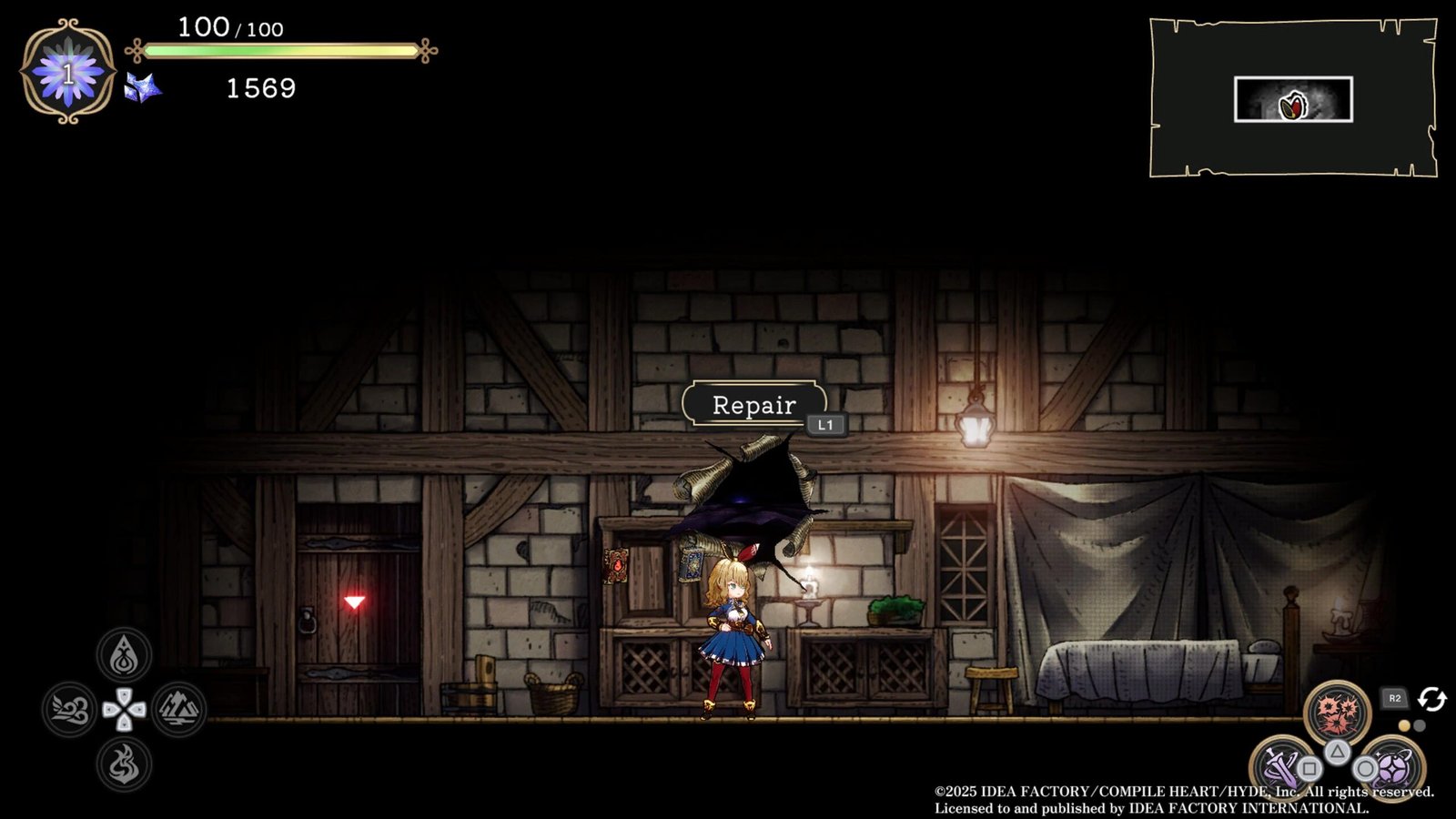Select the flame element icon

pos(124,764)
